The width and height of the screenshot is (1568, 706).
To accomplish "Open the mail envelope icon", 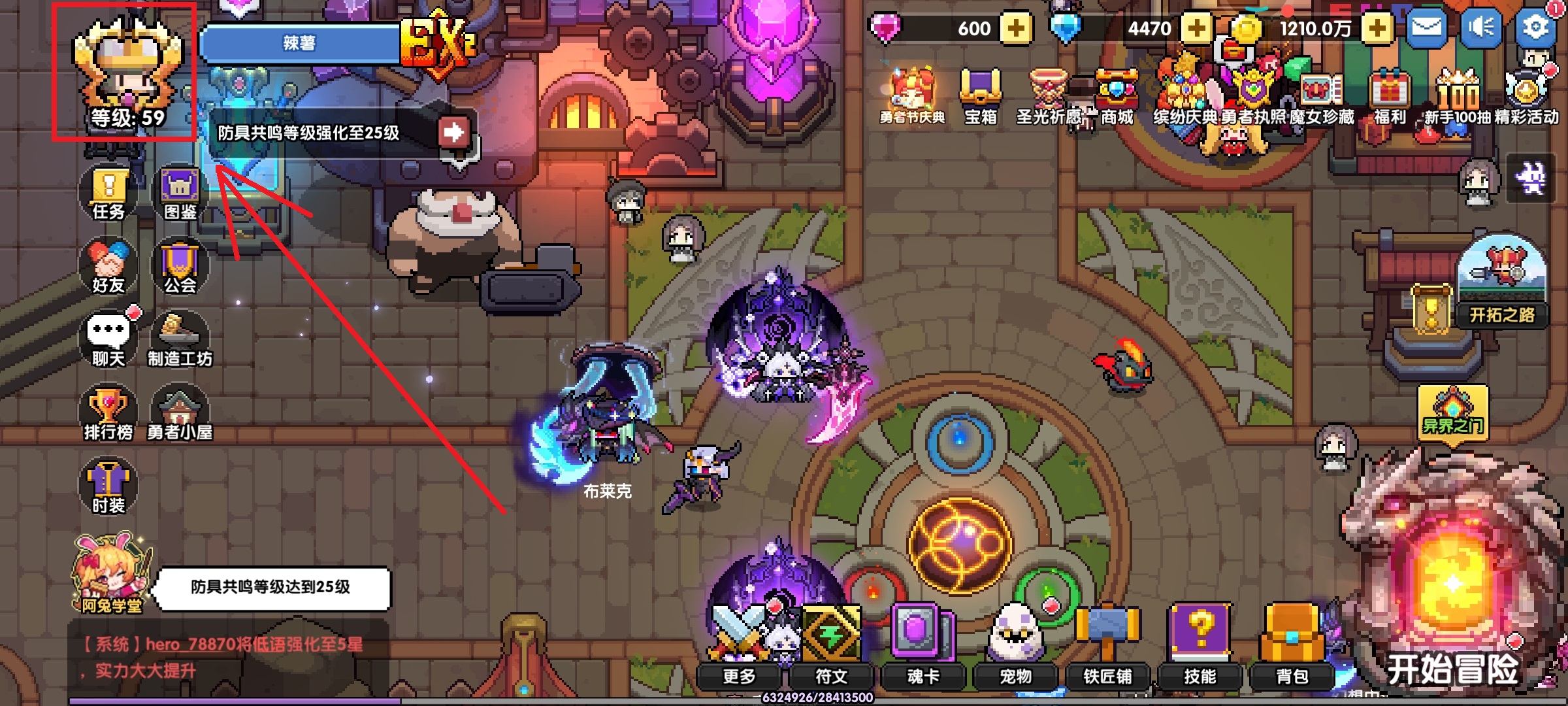I will click(1426, 27).
